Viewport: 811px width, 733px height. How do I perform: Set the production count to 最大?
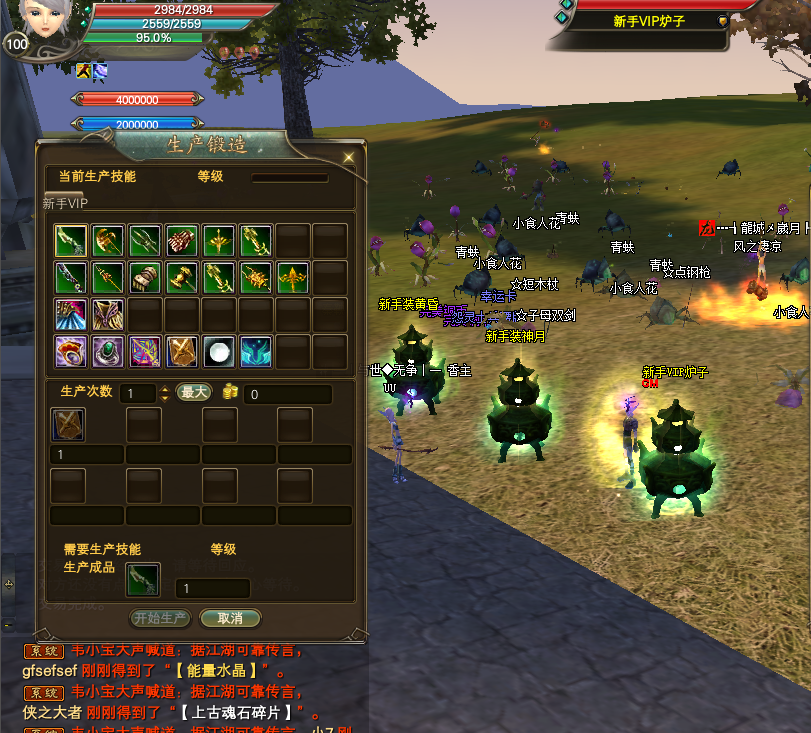point(193,392)
